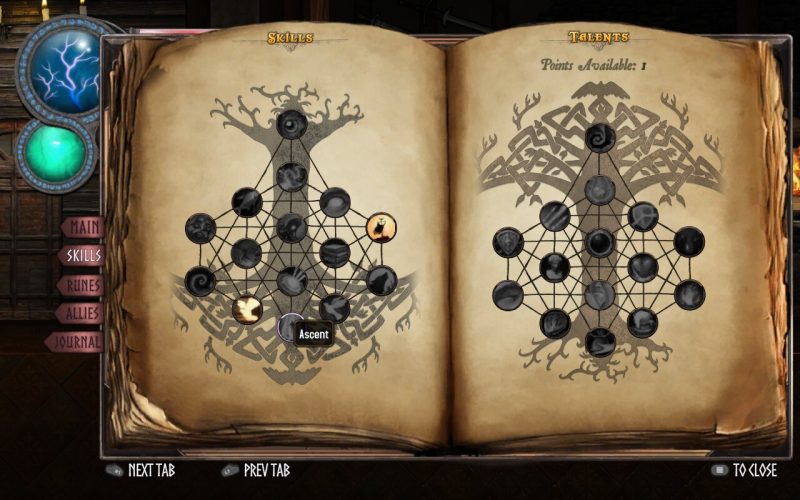Viewport: 800px width, 500px height.
Task: Choose the topmost spiral talent node
Action: coord(600,138)
